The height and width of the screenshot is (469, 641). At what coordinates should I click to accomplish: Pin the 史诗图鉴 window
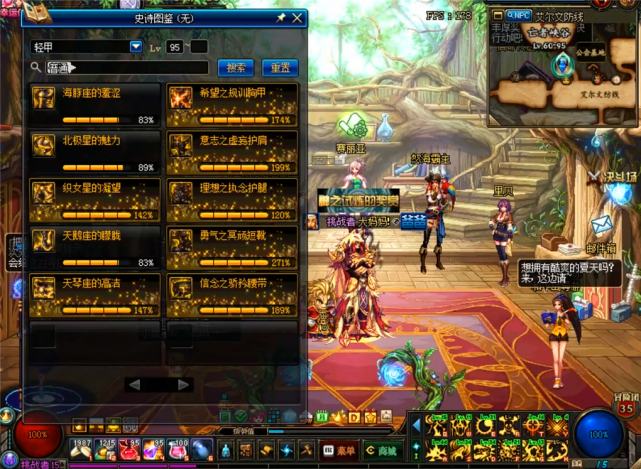pyautogui.click(x=281, y=18)
